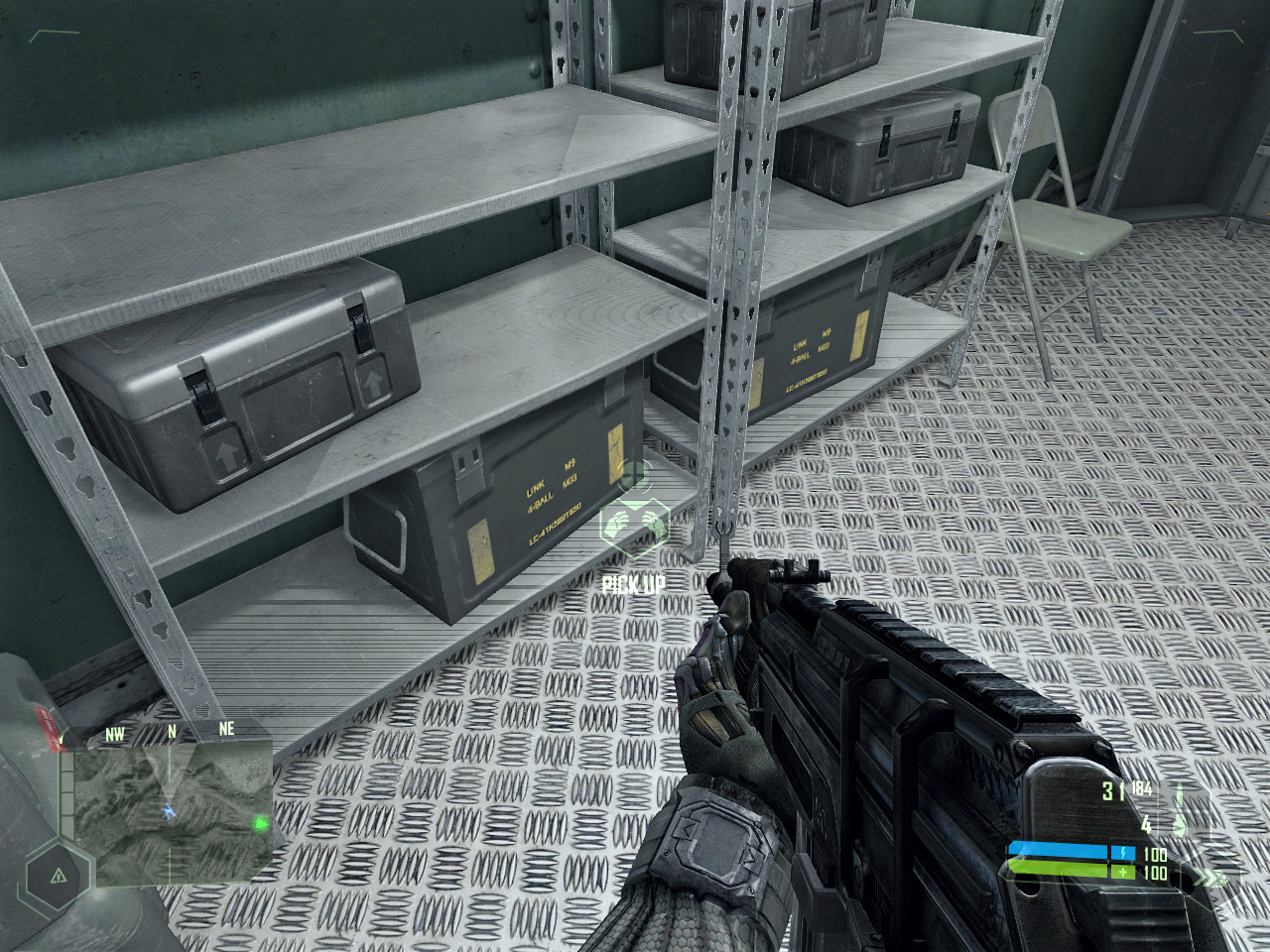Screen dimensions: 1270x952
Task: Click the blue player marker on the minimap
Action: pyautogui.click(x=169, y=811)
